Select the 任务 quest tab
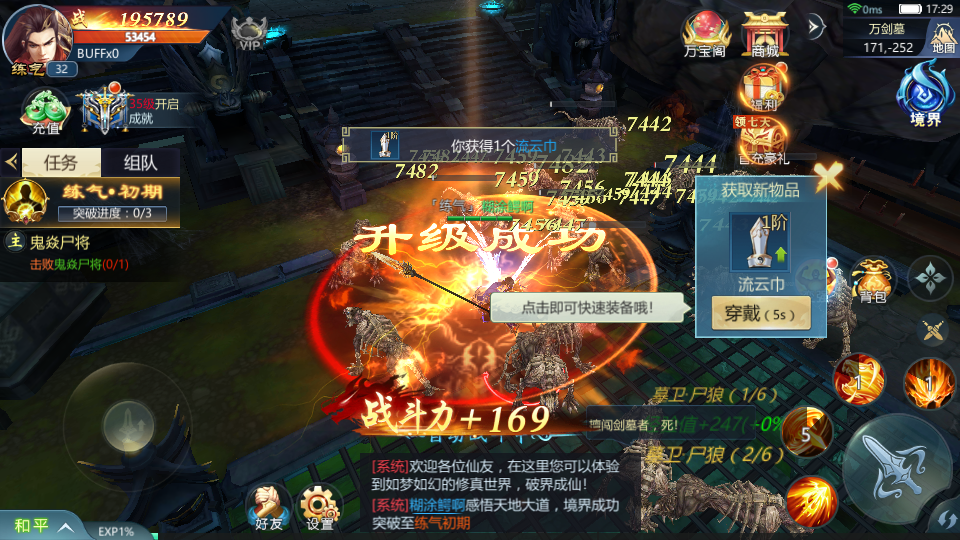 pyautogui.click(x=61, y=163)
